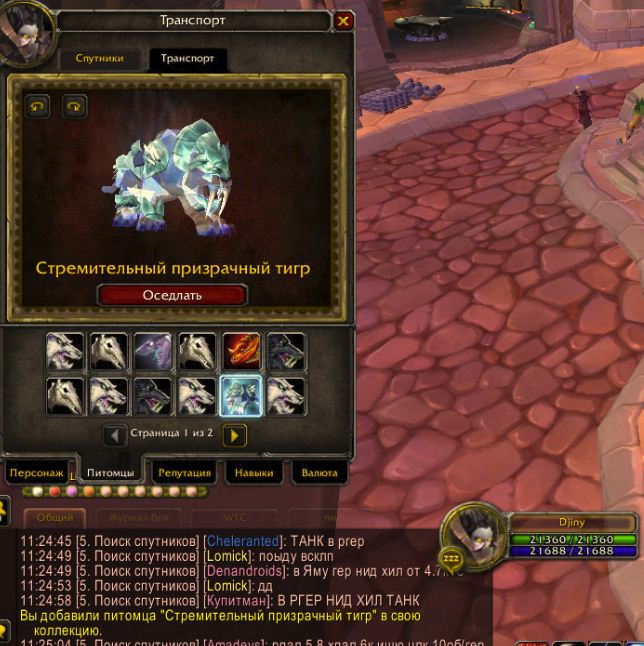Rotate the mount model right
This screenshot has height=646, width=644.
75,106
